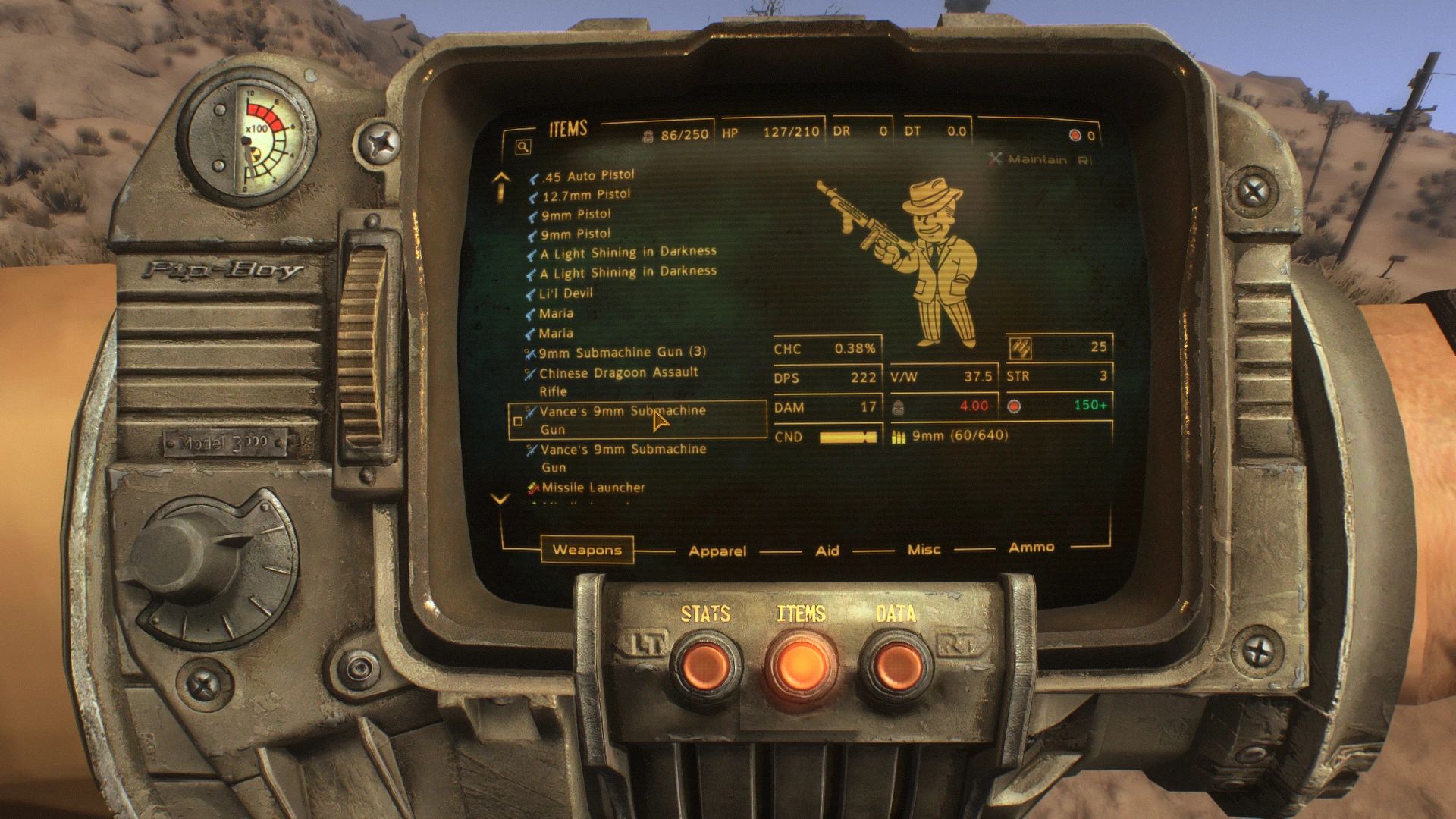Click the rifle icon beside Chinese Dragoon Assault Rifle

(x=529, y=372)
